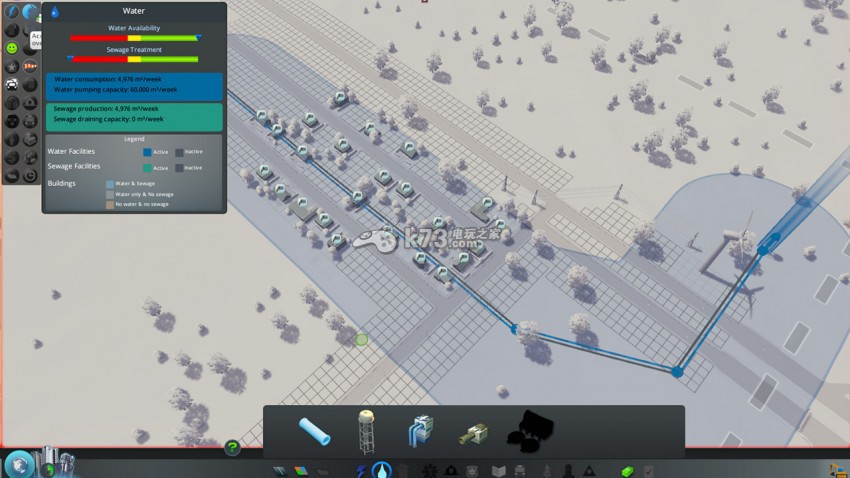
Task: Toggle the water droplet info view button
Action: click(31, 12)
